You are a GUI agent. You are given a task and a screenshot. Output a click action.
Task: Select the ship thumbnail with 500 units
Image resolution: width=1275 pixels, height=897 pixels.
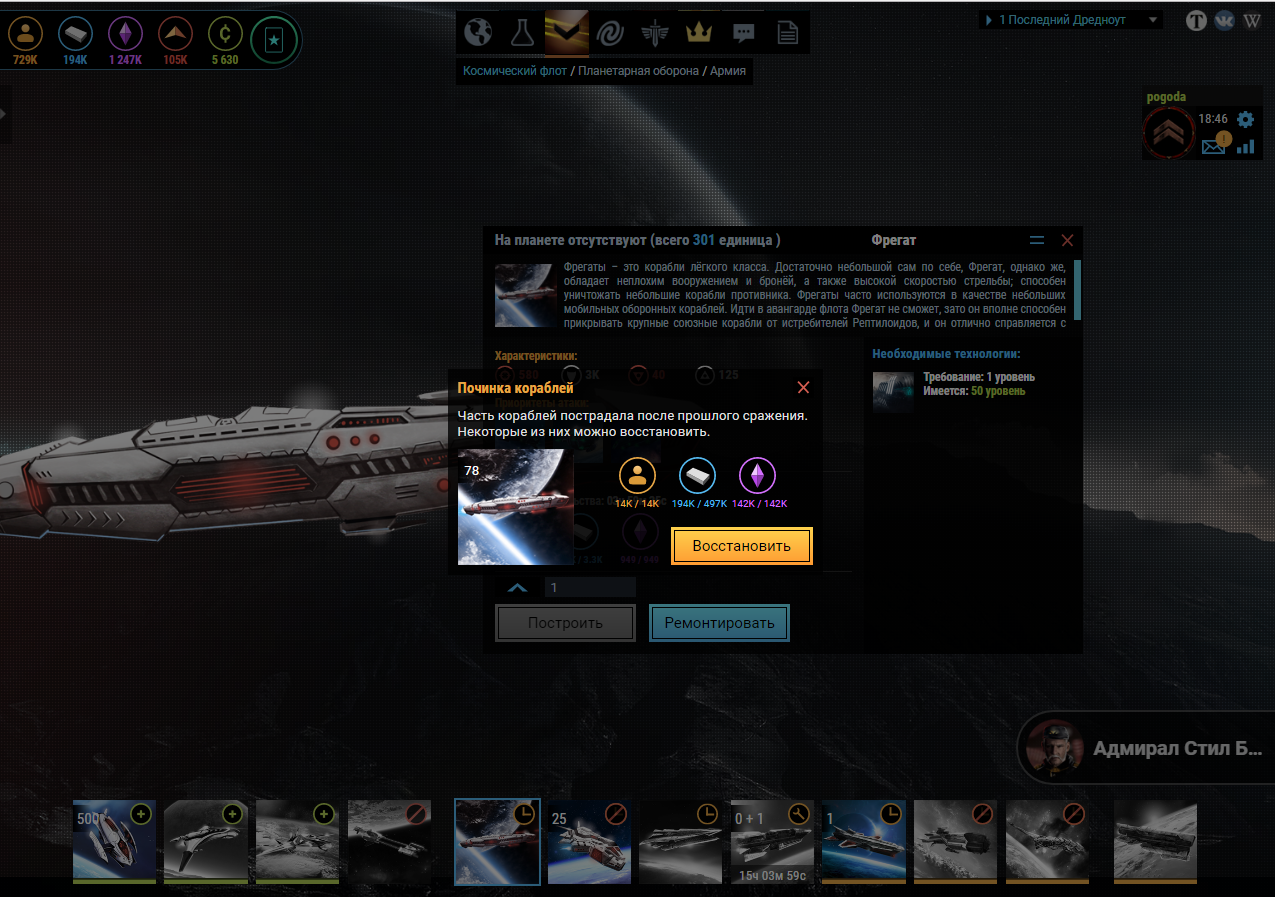click(114, 841)
